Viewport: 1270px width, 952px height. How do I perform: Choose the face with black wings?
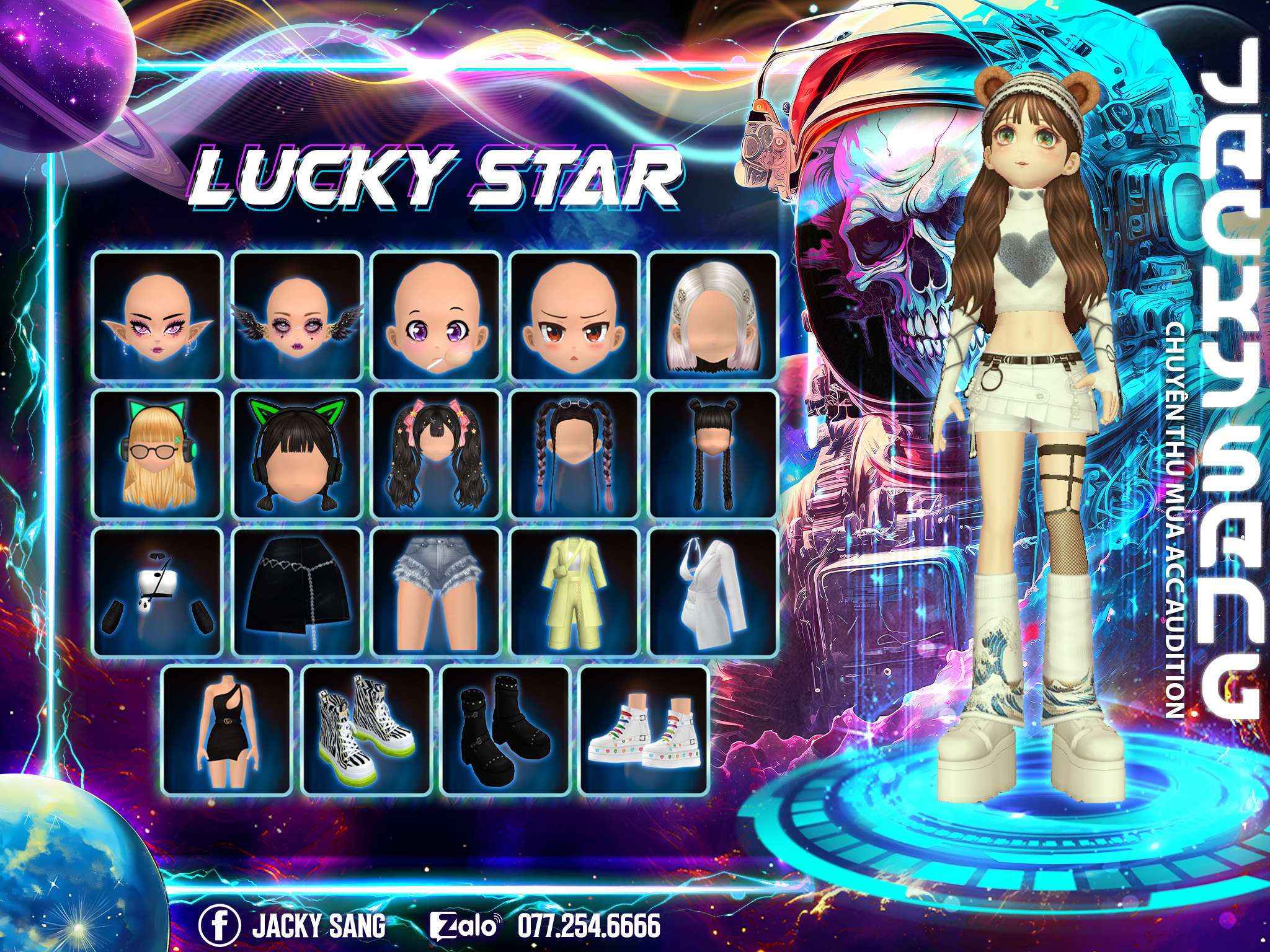297,316
